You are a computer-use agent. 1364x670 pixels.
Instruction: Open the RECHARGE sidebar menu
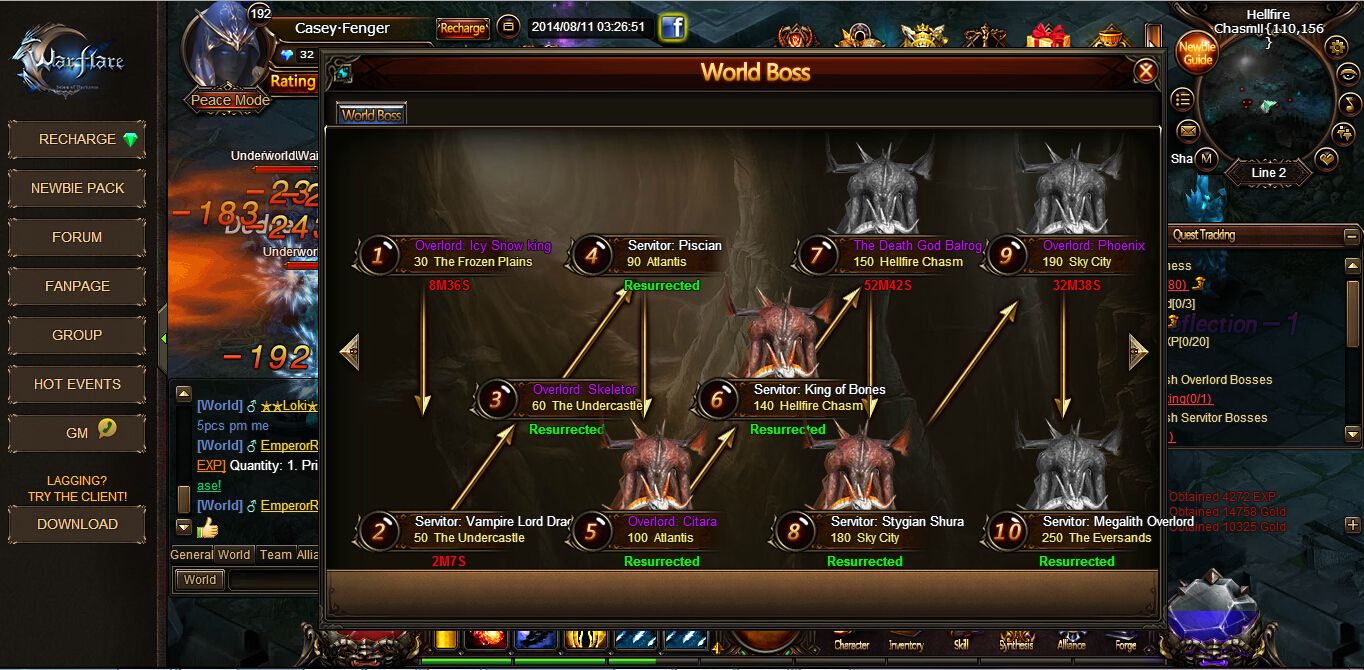pos(77,139)
